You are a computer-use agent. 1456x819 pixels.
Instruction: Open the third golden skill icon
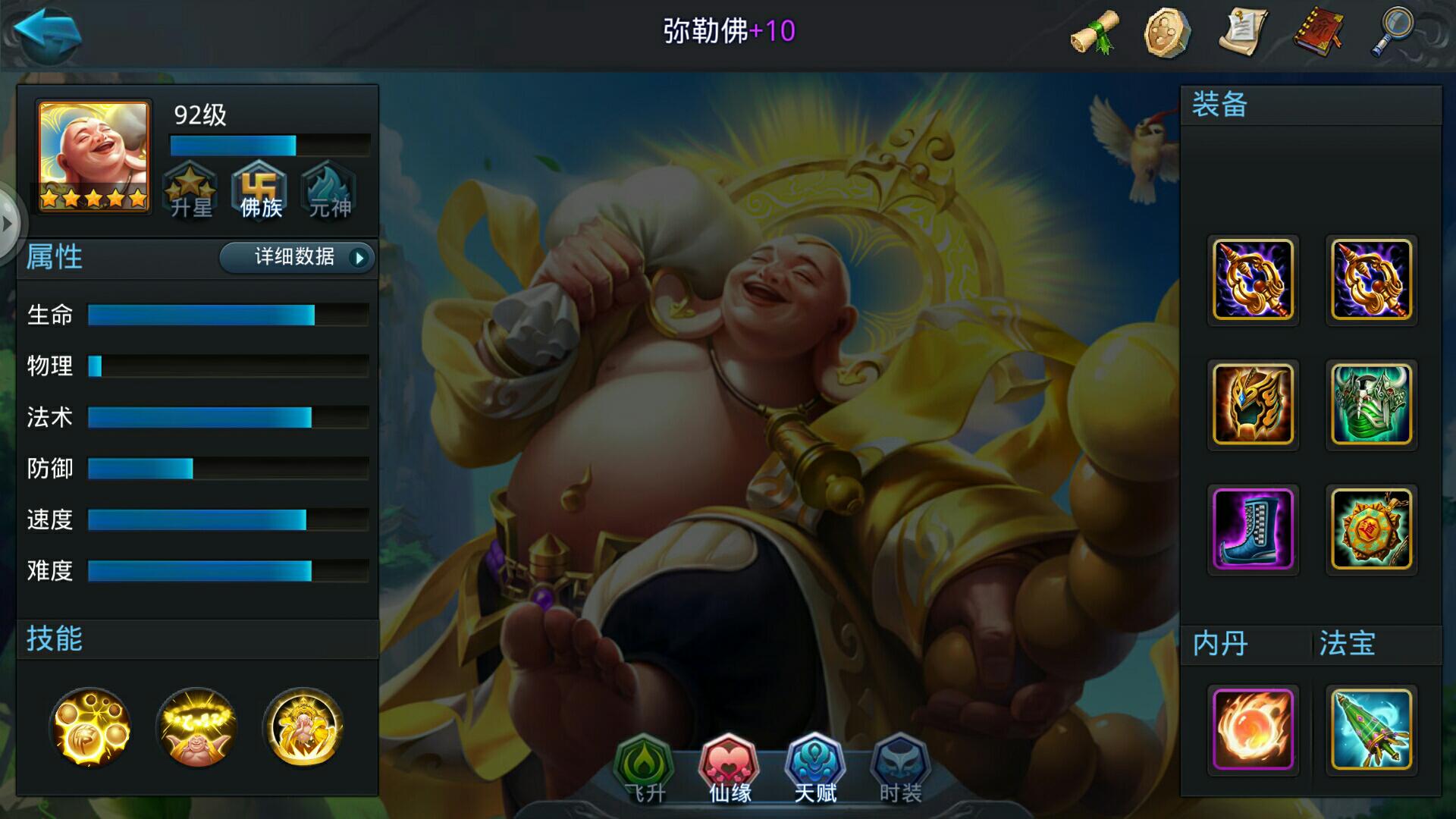pyautogui.click(x=303, y=728)
